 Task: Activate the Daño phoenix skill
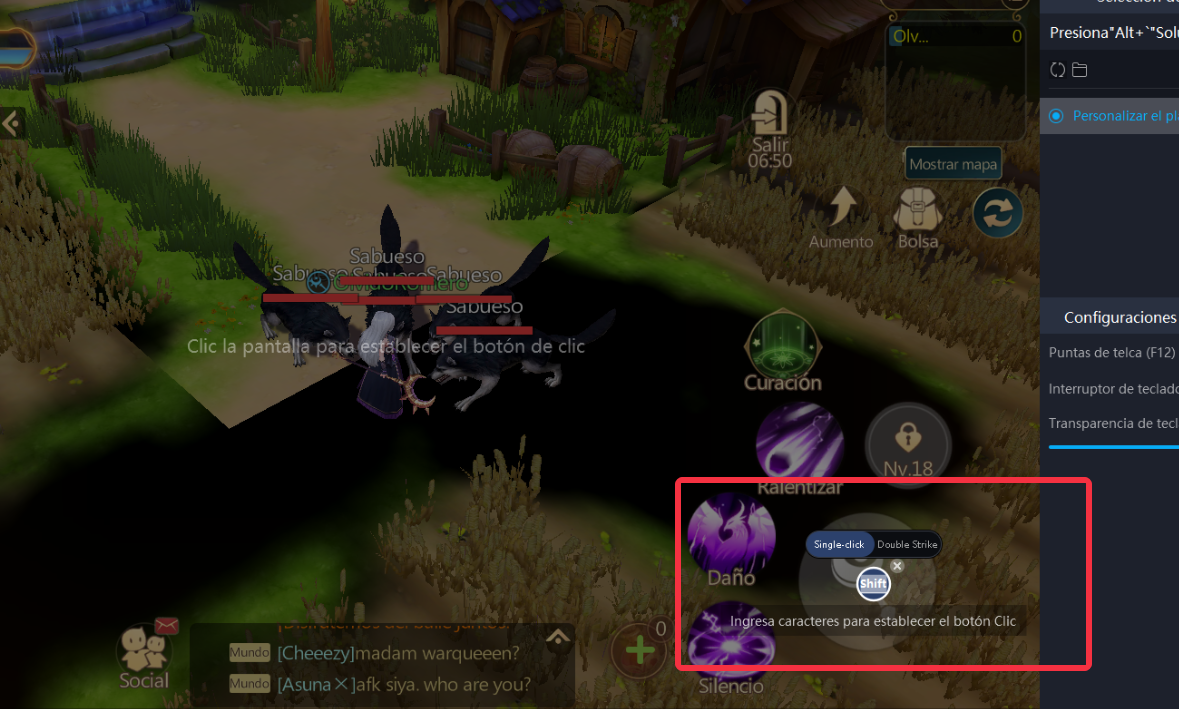point(731,533)
